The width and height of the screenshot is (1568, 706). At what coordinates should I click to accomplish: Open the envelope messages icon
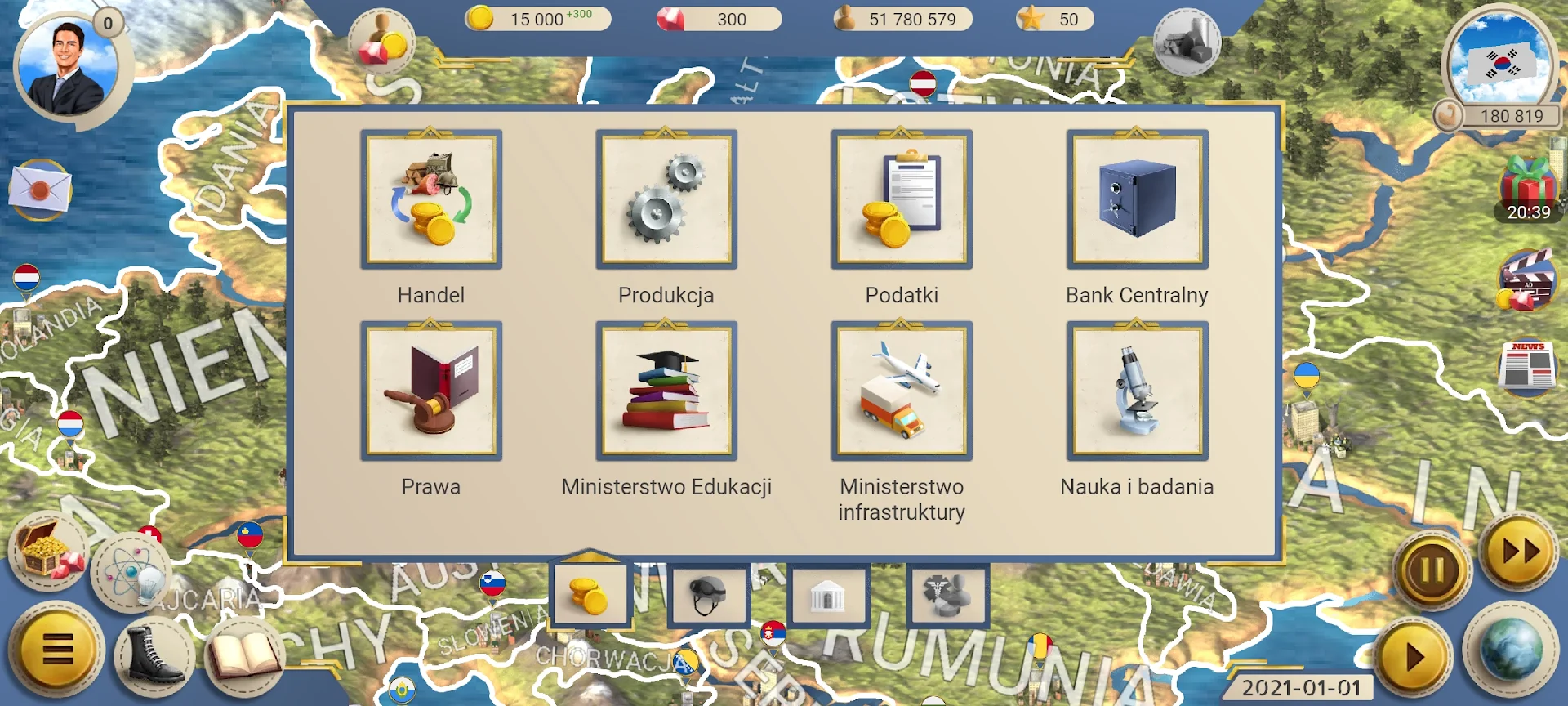click(x=39, y=190)
